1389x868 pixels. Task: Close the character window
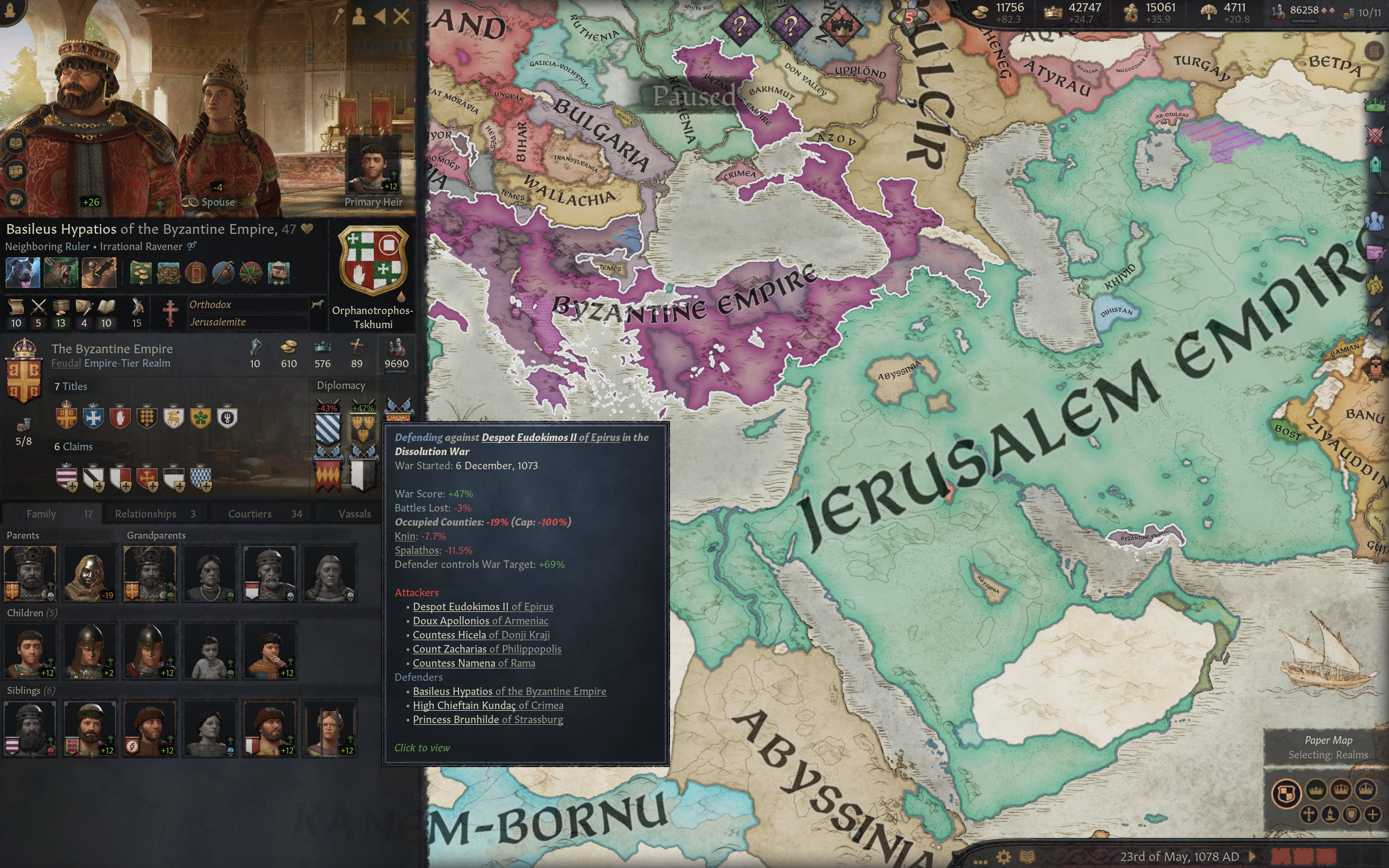coord(401,16)
